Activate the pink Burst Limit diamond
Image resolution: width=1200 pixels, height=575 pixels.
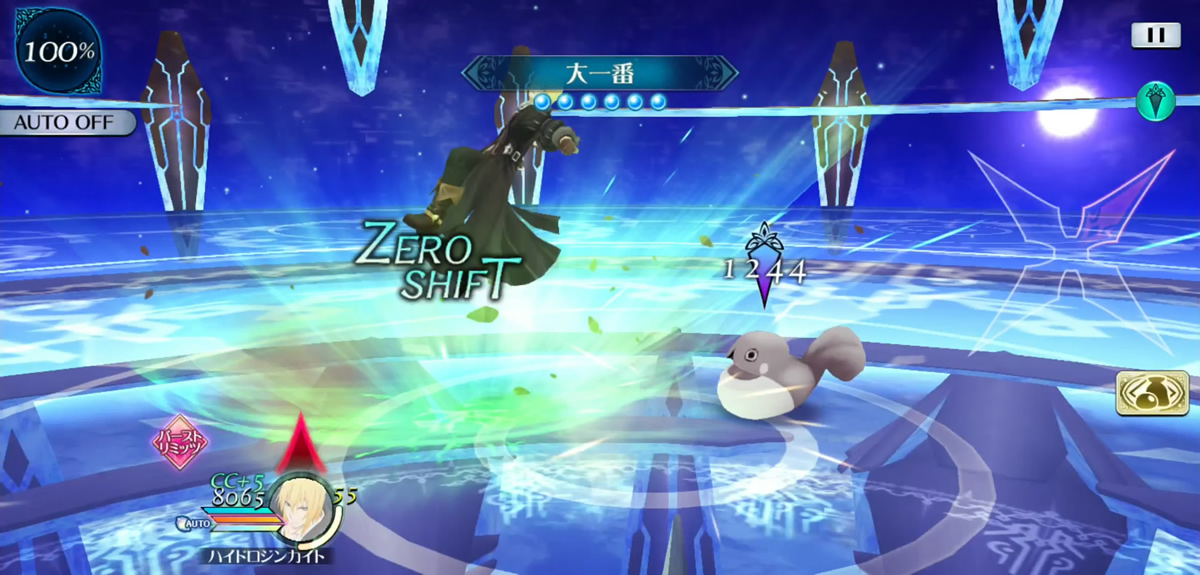pyautogui.click(x=180, y=443)
